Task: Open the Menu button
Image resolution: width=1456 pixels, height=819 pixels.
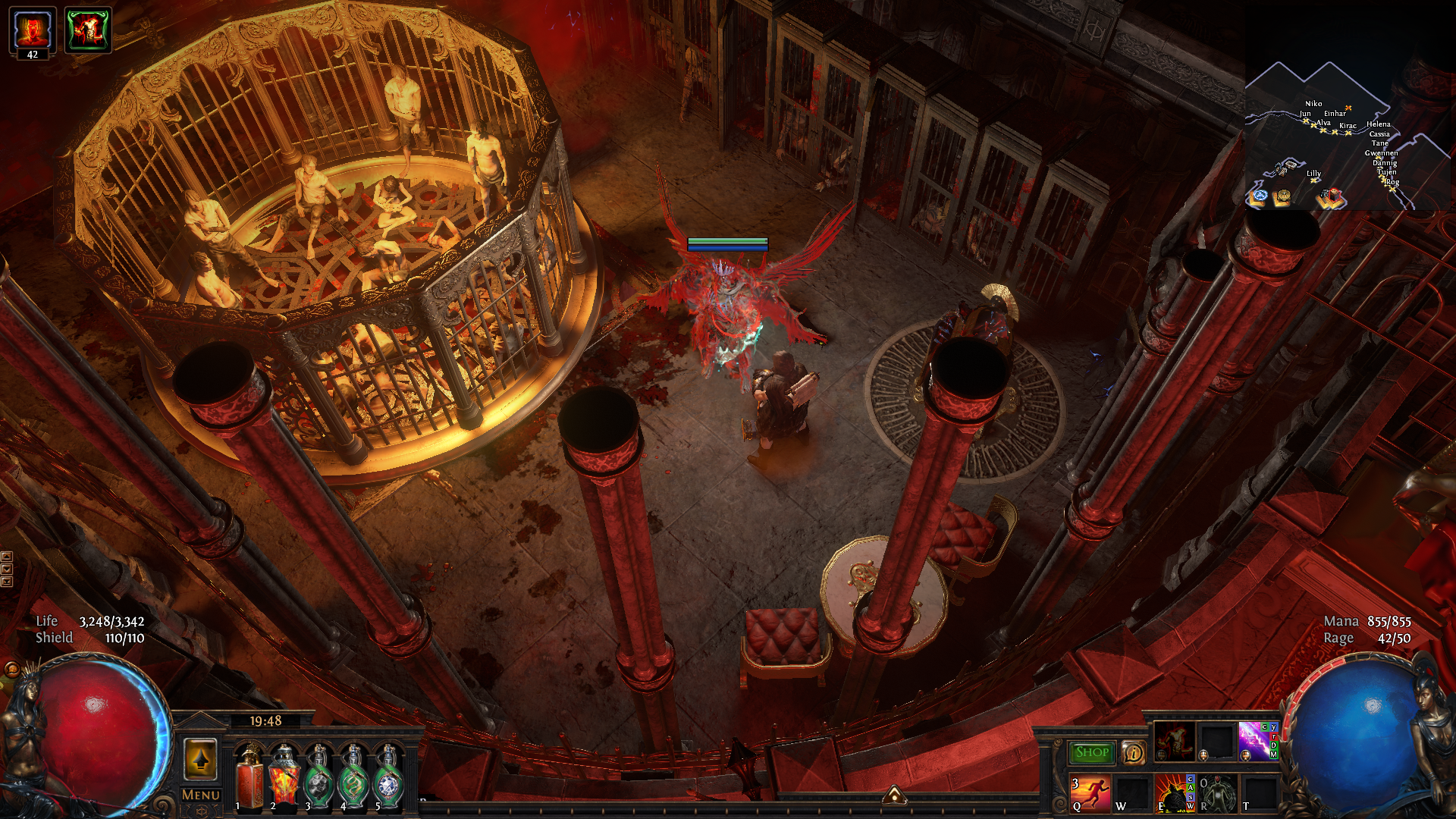Action: (201, 795)
